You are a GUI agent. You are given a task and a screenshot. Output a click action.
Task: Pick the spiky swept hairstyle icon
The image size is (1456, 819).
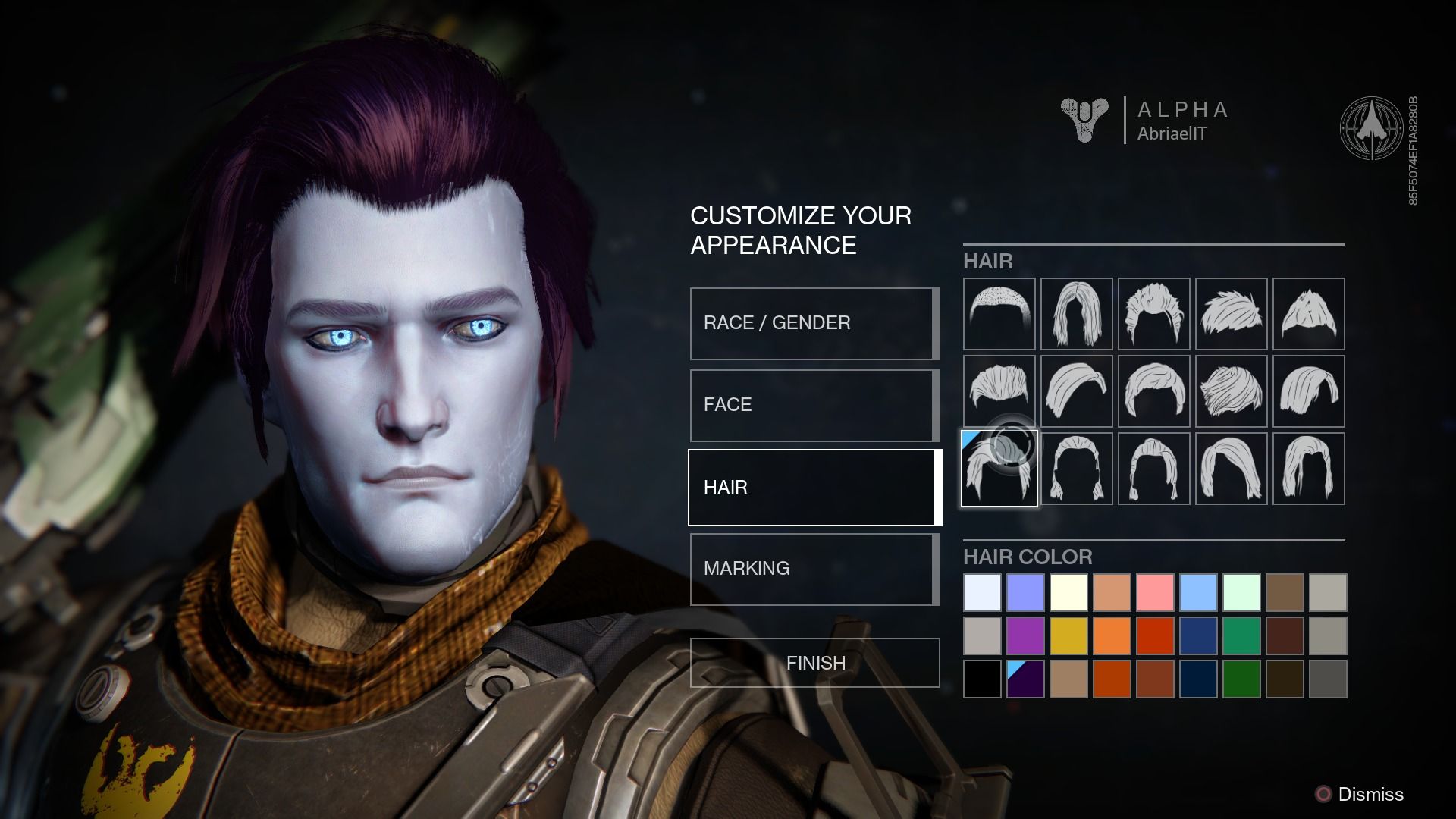1231,315
